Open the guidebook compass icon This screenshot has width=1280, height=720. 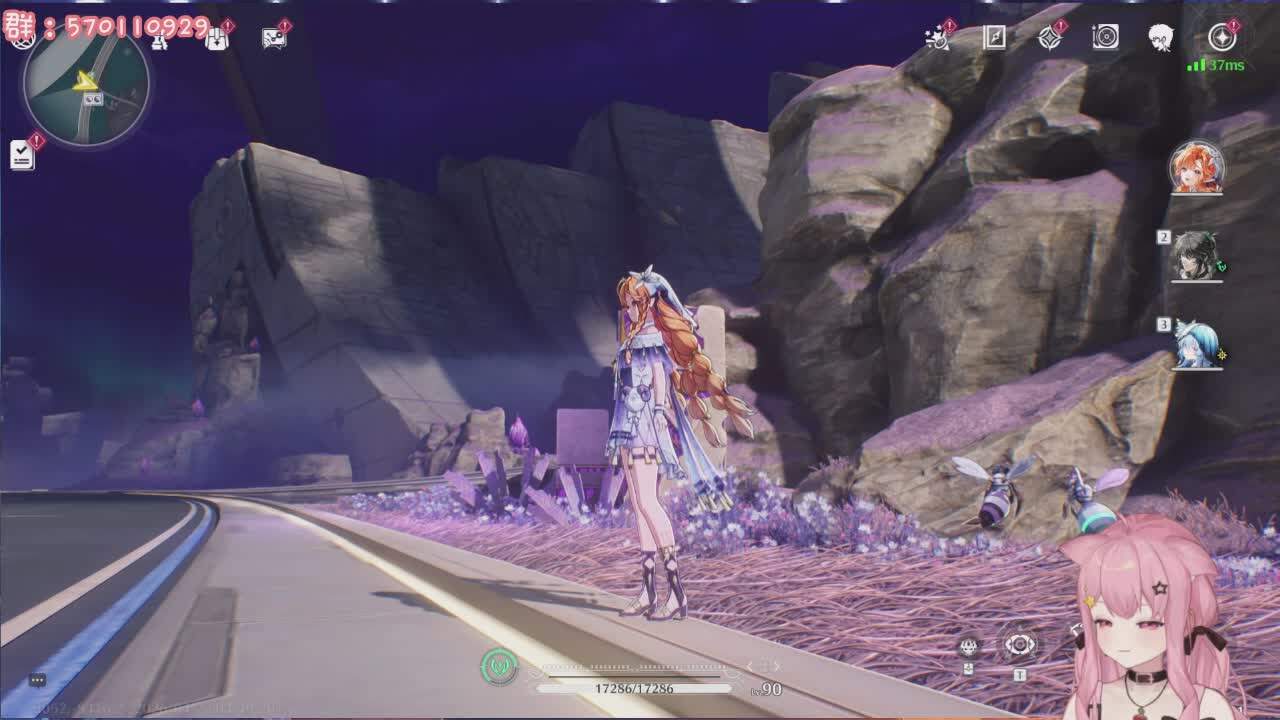click(994, 37)
